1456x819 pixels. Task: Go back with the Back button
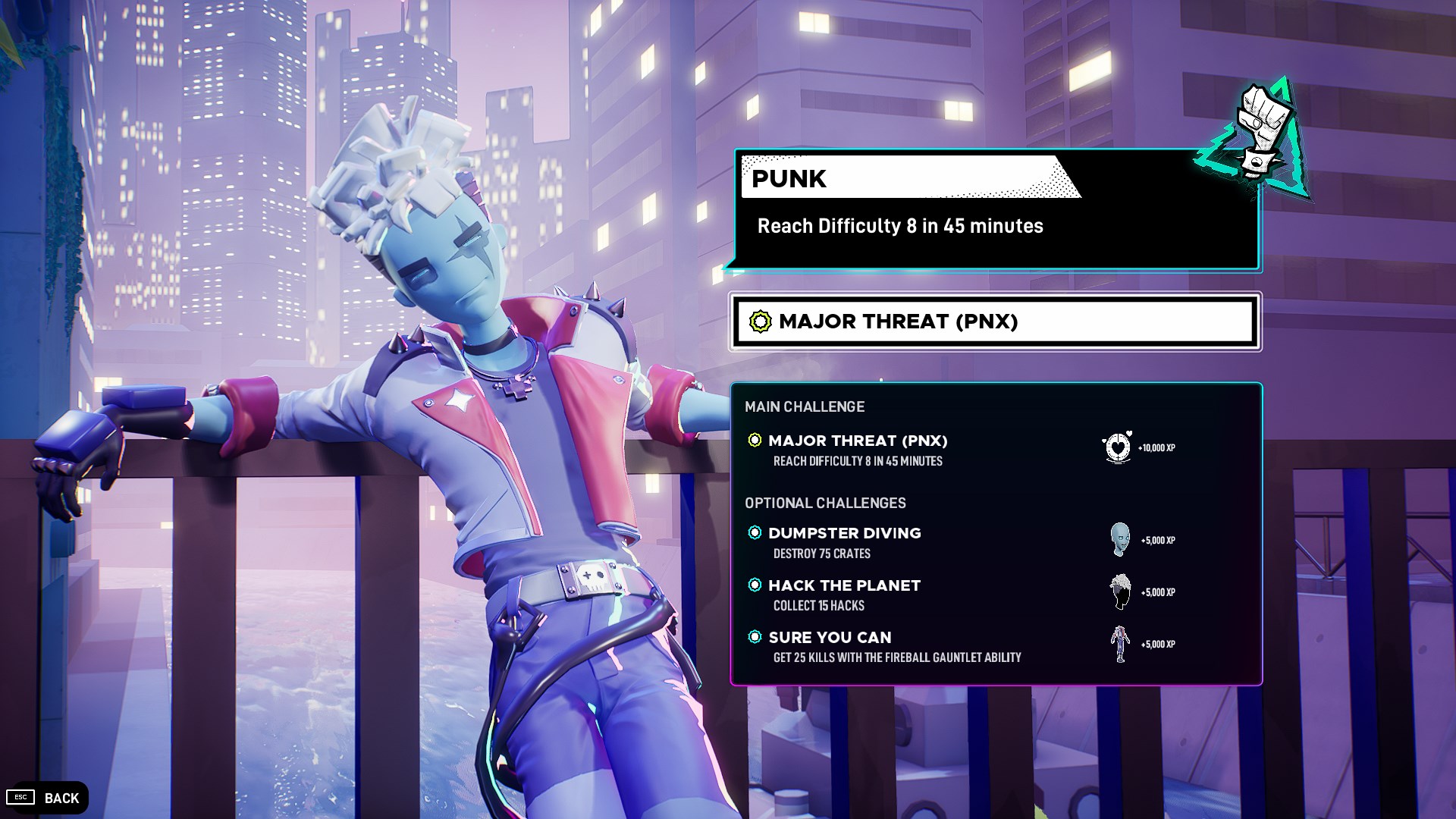pos(47,798)
